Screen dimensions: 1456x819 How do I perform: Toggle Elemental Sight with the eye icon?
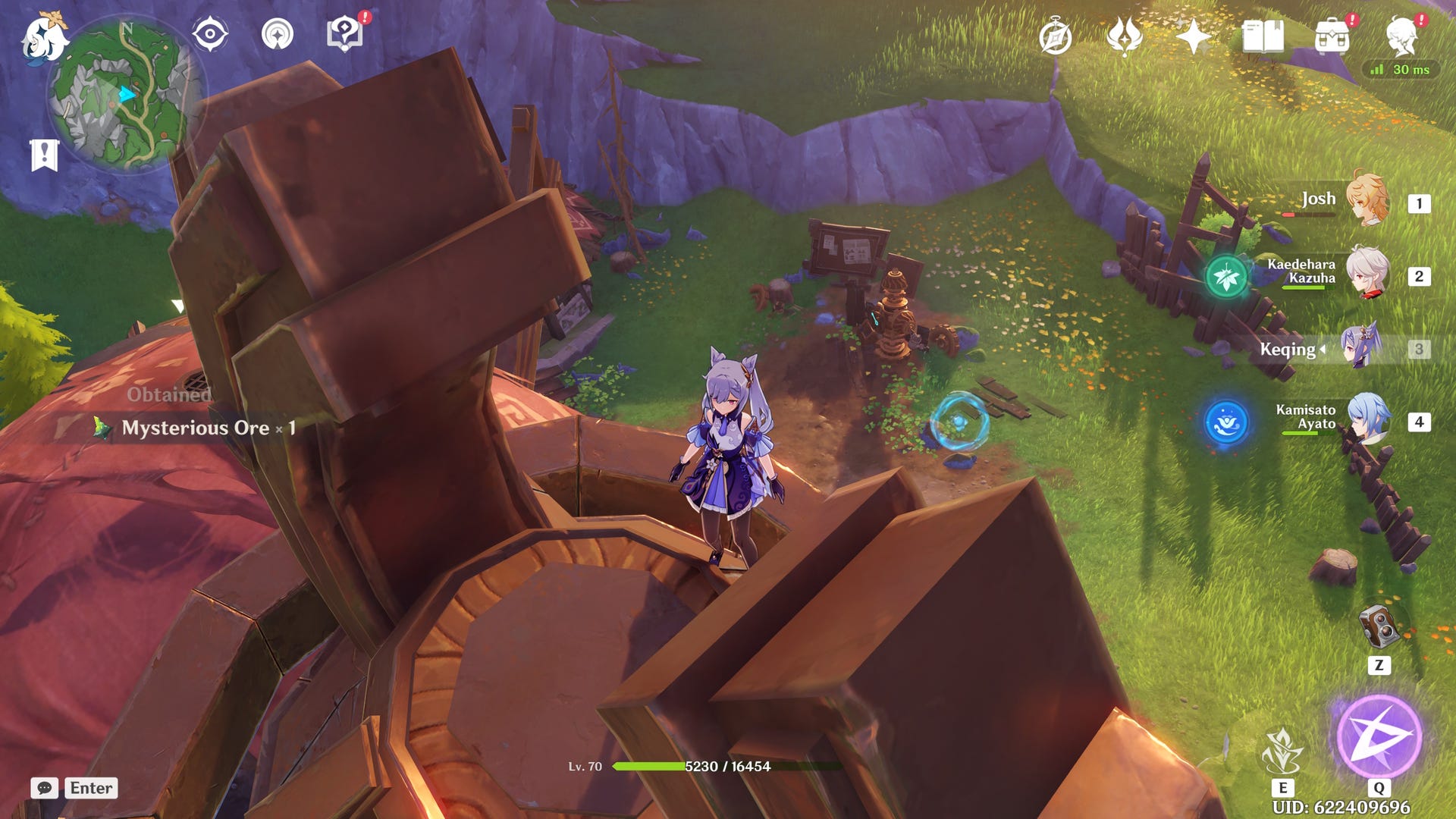[x=210, y=32]
